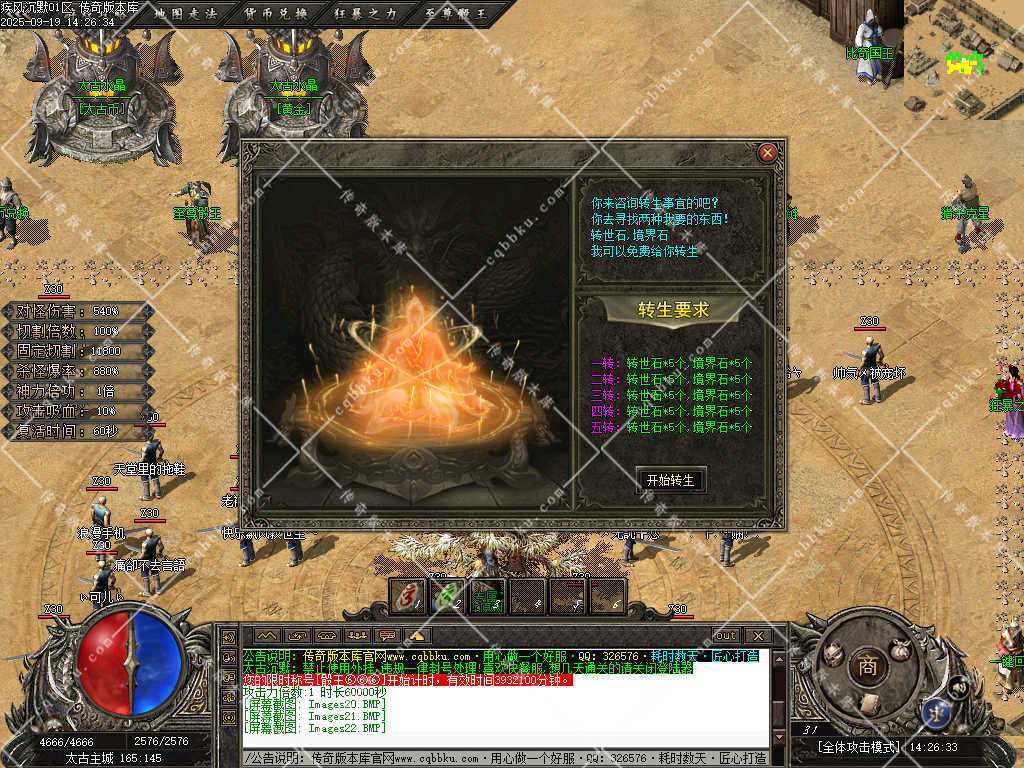This screenshot has width=1024, height=768.
Task: Open the 地图走法 map guide menu
Action: [186, 14]
